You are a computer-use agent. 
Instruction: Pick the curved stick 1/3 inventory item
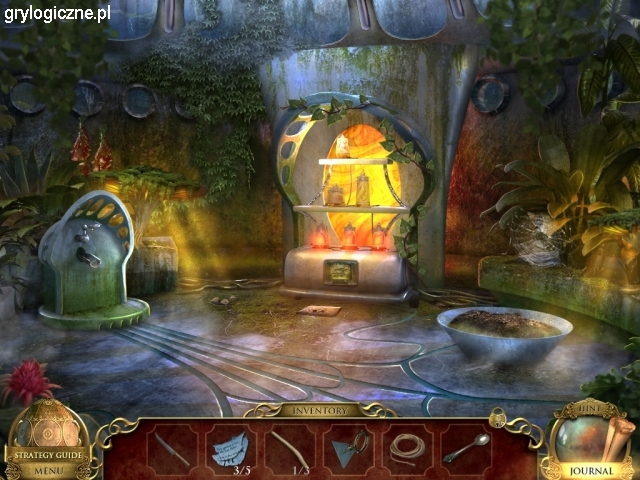289,447
